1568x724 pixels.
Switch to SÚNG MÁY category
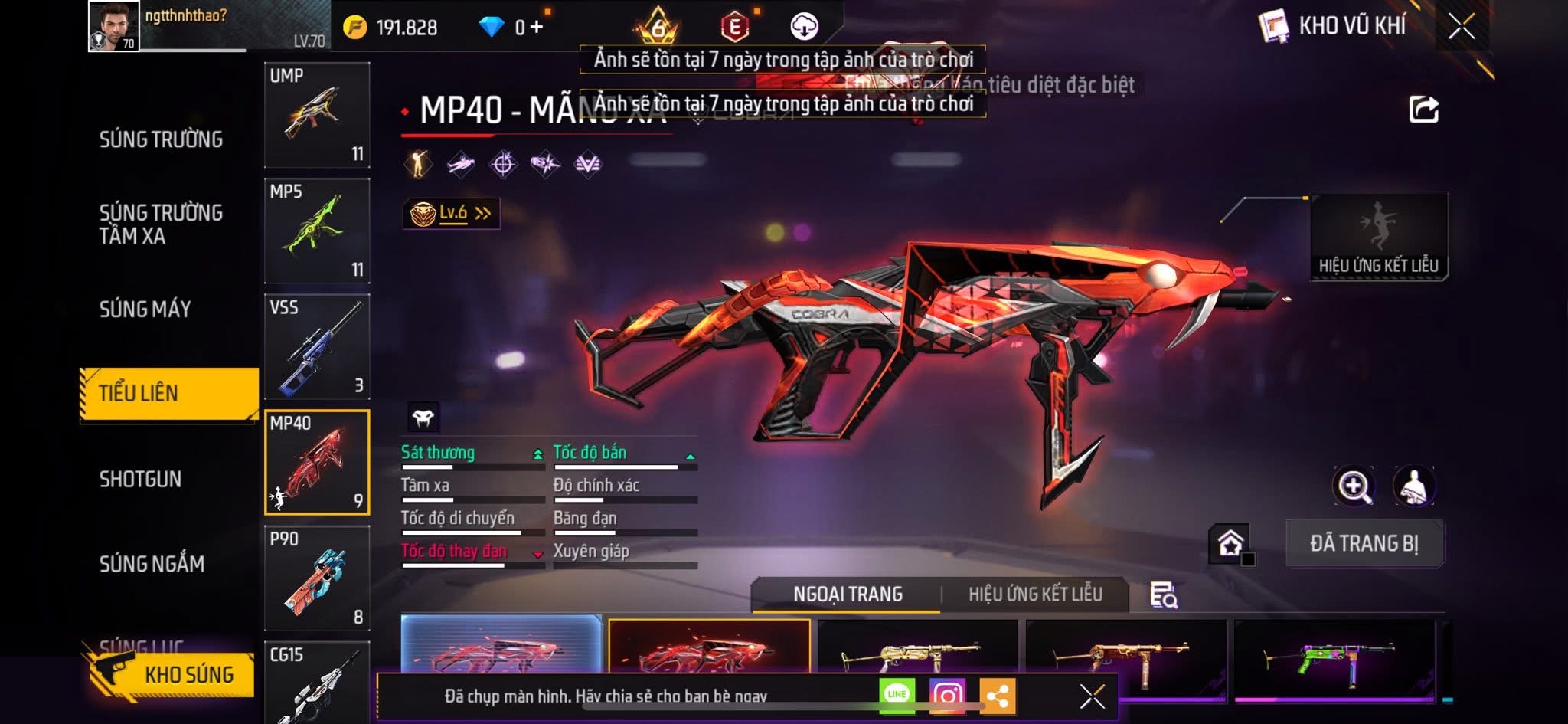coord(145,310)
